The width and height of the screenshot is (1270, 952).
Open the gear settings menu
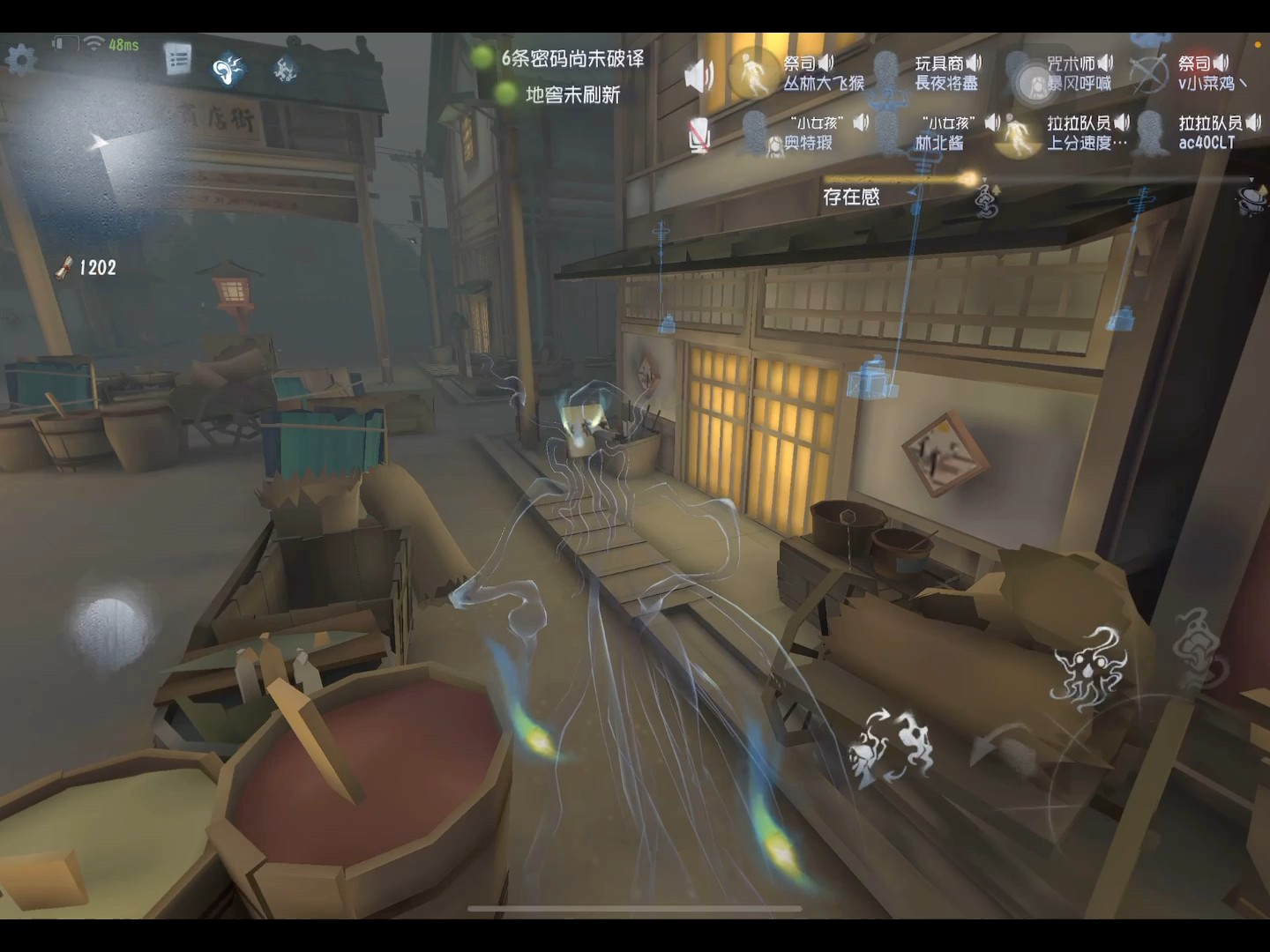pyautogui.click(x=21, y=59)
